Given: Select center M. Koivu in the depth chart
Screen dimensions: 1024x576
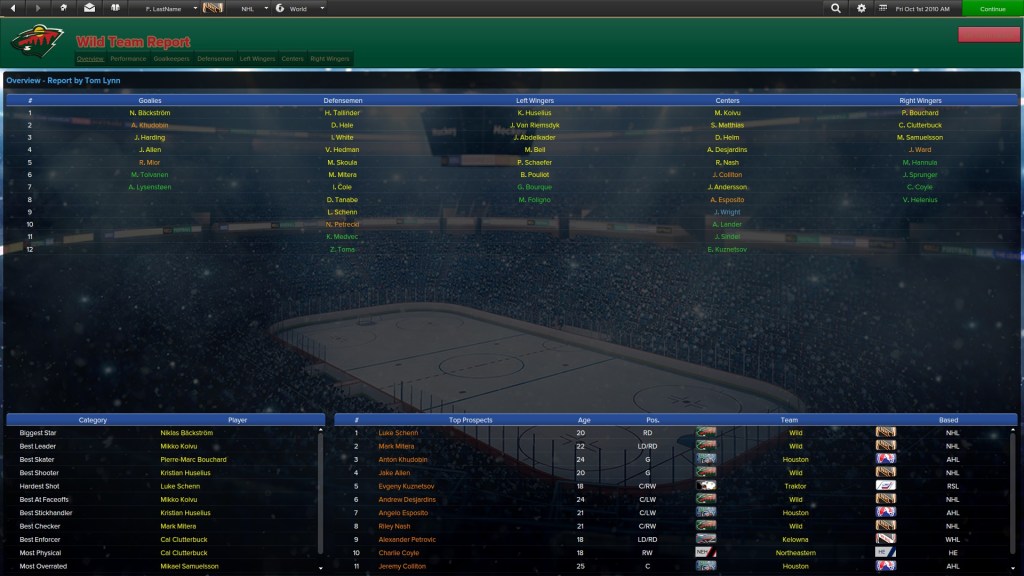Looking at the screenshot, I should [x=727, y=113].
